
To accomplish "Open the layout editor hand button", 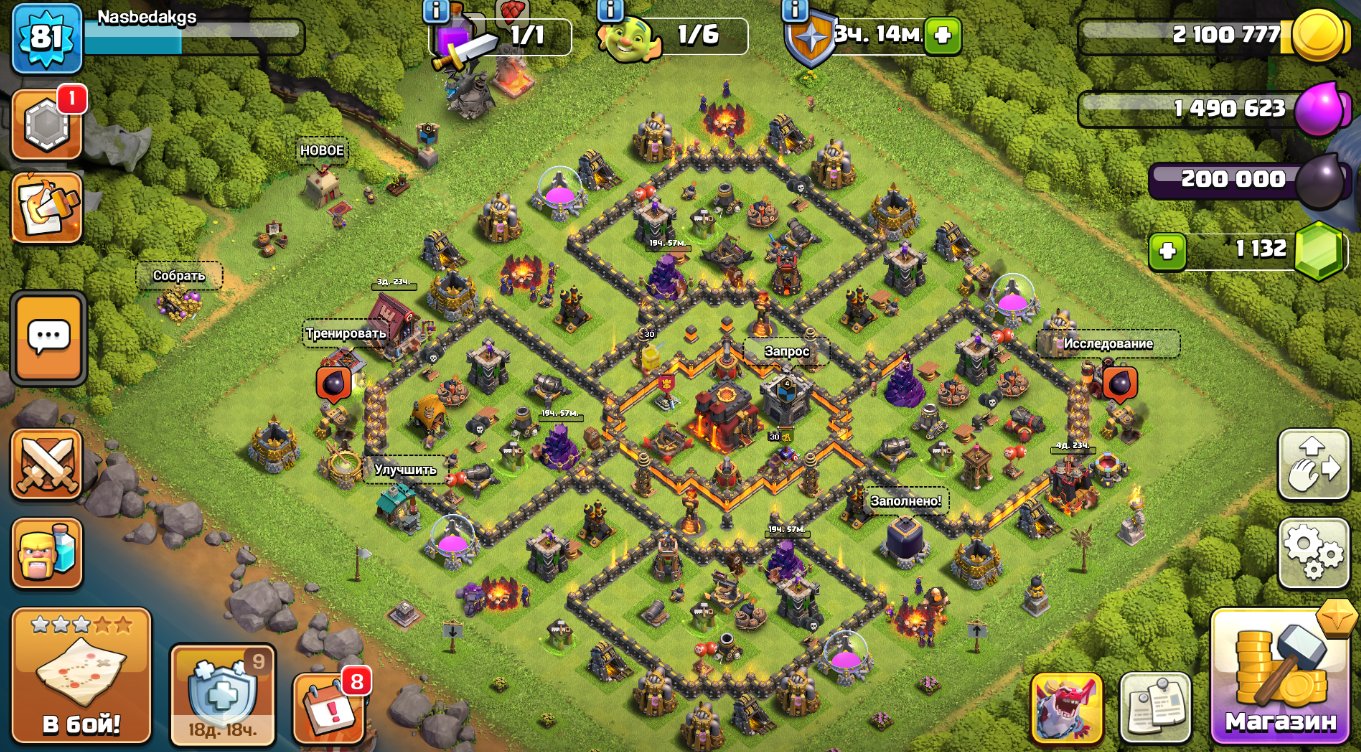I will pos(1313,464).
